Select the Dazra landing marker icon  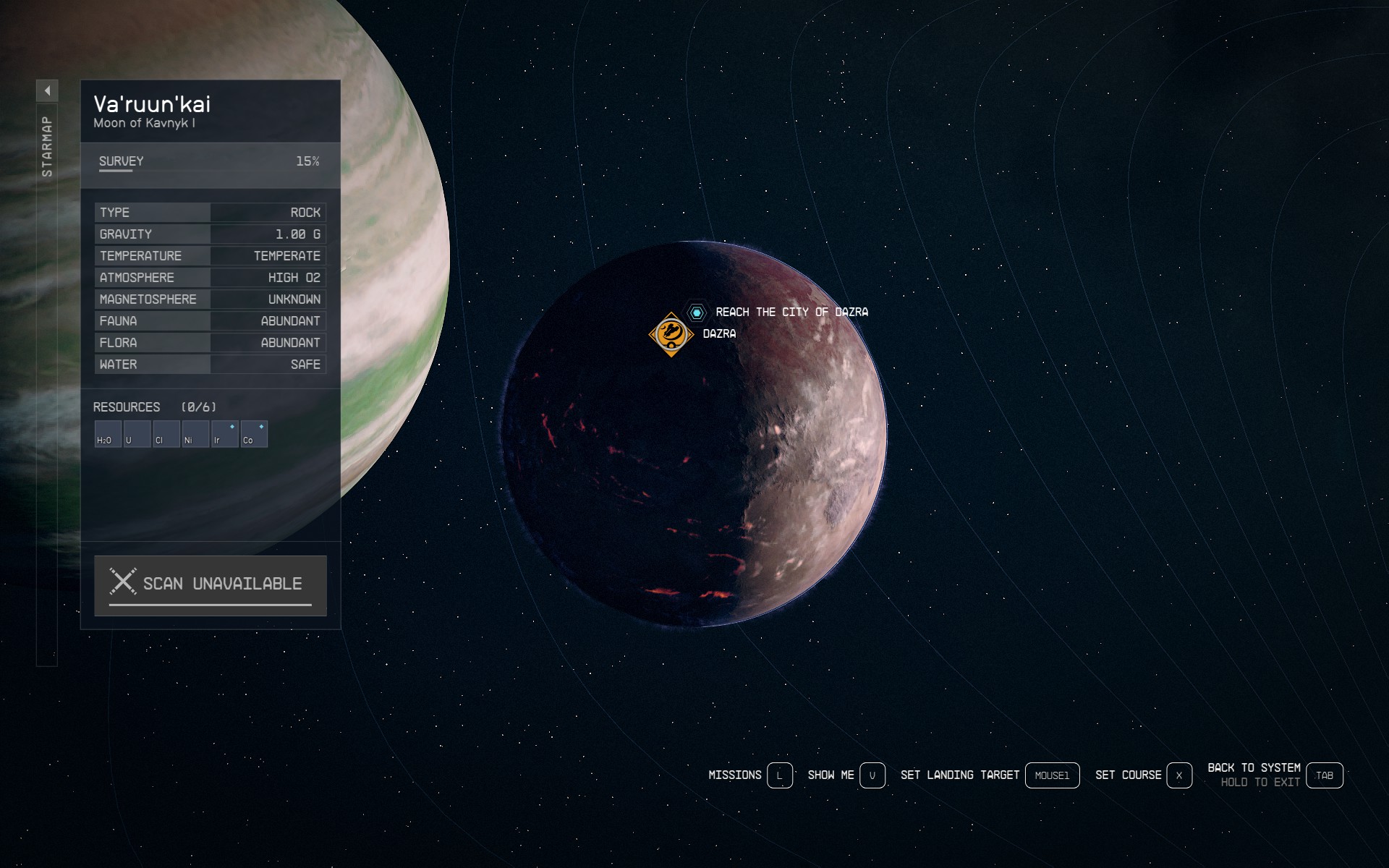671,334
